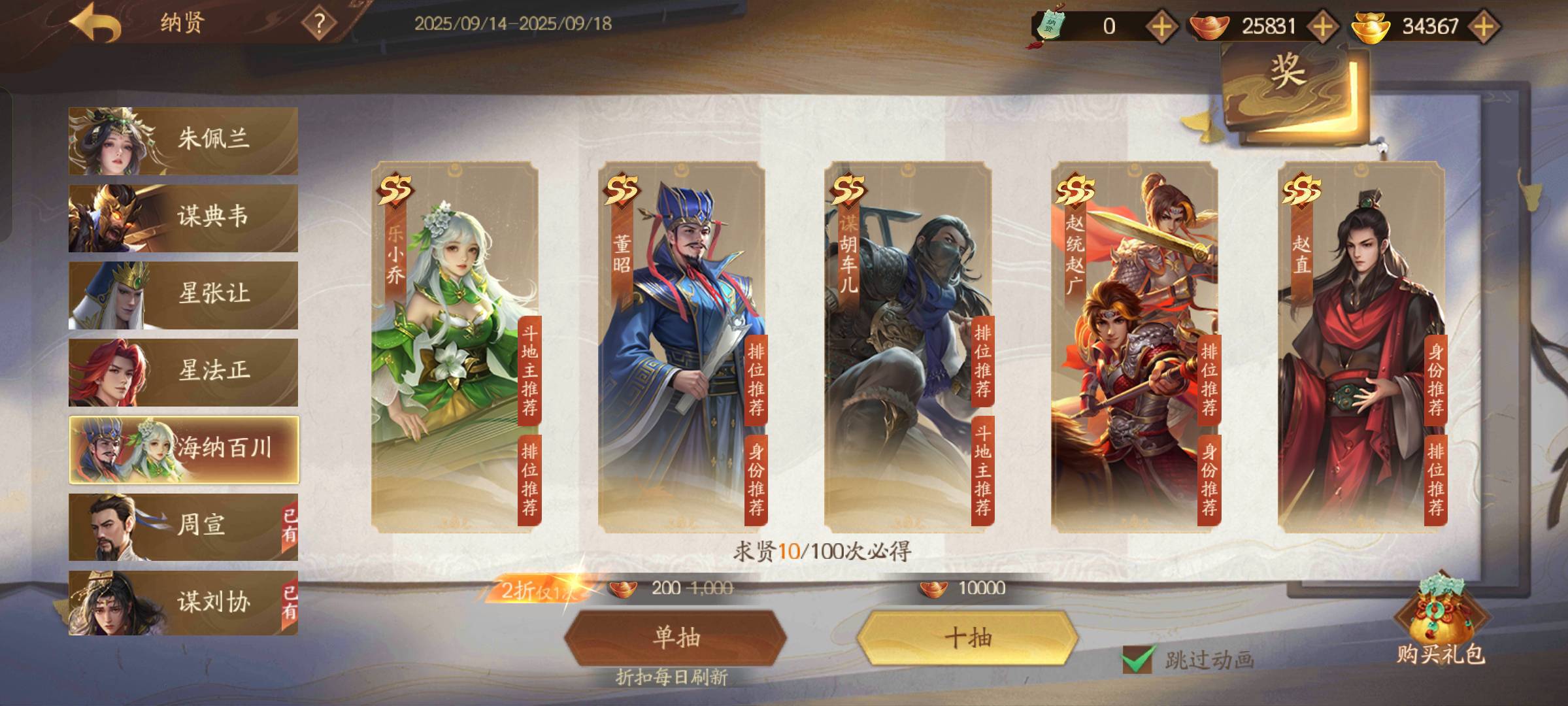View the 乐小乔 character card
The height and width of the screenshot is (706, 1568).
click(x=454, y=346)
